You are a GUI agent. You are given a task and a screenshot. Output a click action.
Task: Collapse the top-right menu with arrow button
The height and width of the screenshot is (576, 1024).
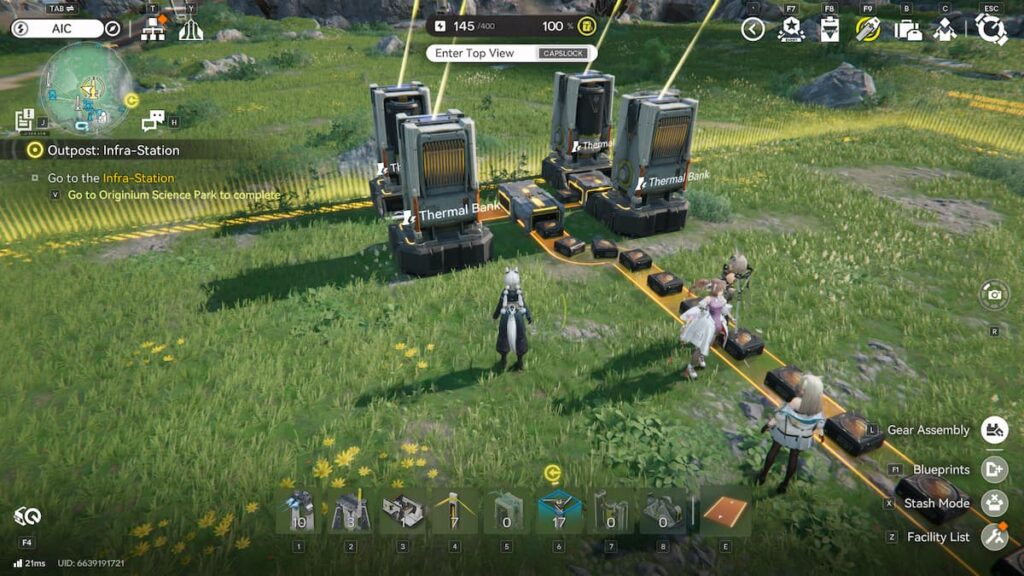pyautogui.click(x=753, y=29)
